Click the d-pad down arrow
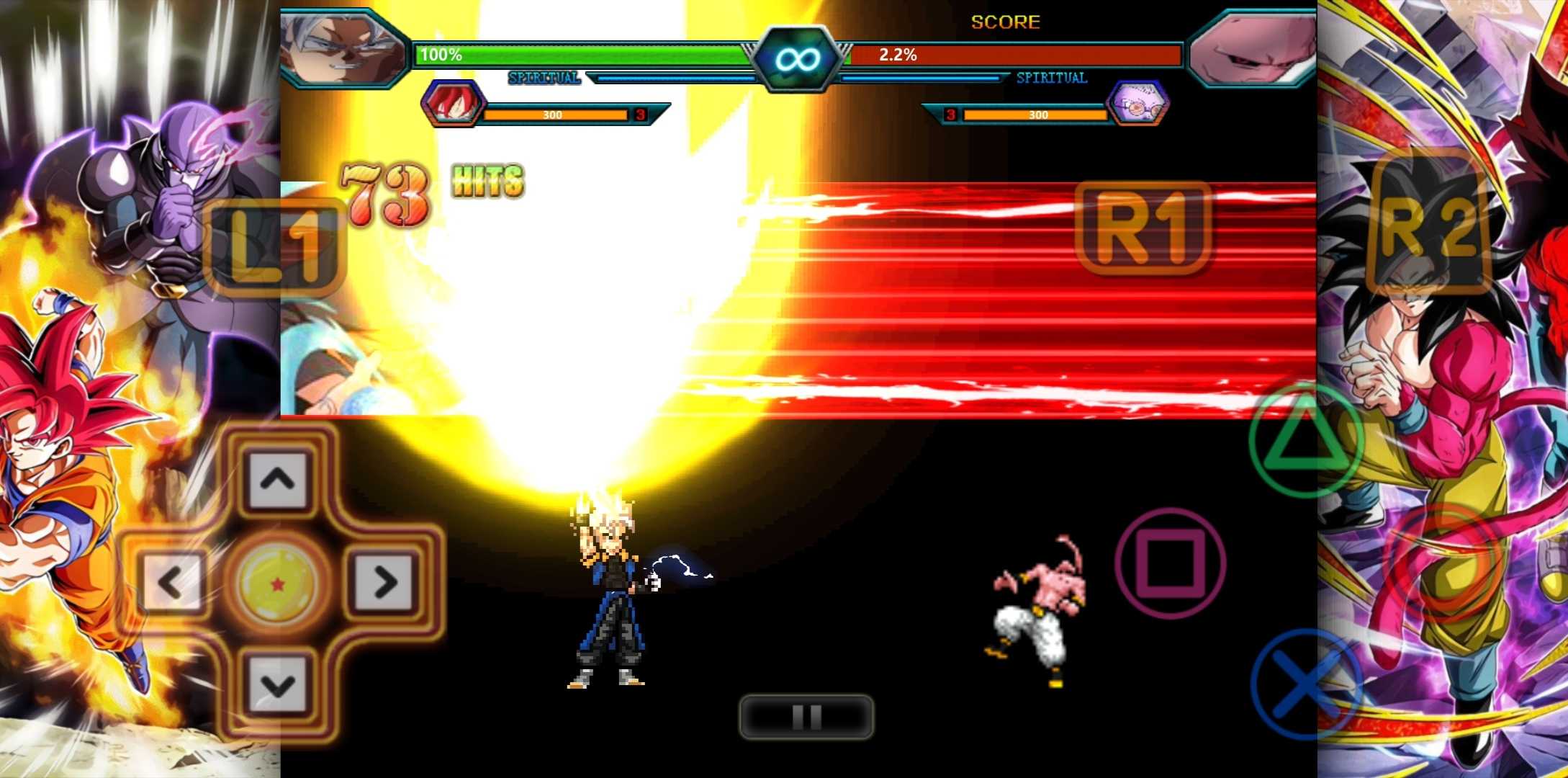1568x778 pixels. 277,685
